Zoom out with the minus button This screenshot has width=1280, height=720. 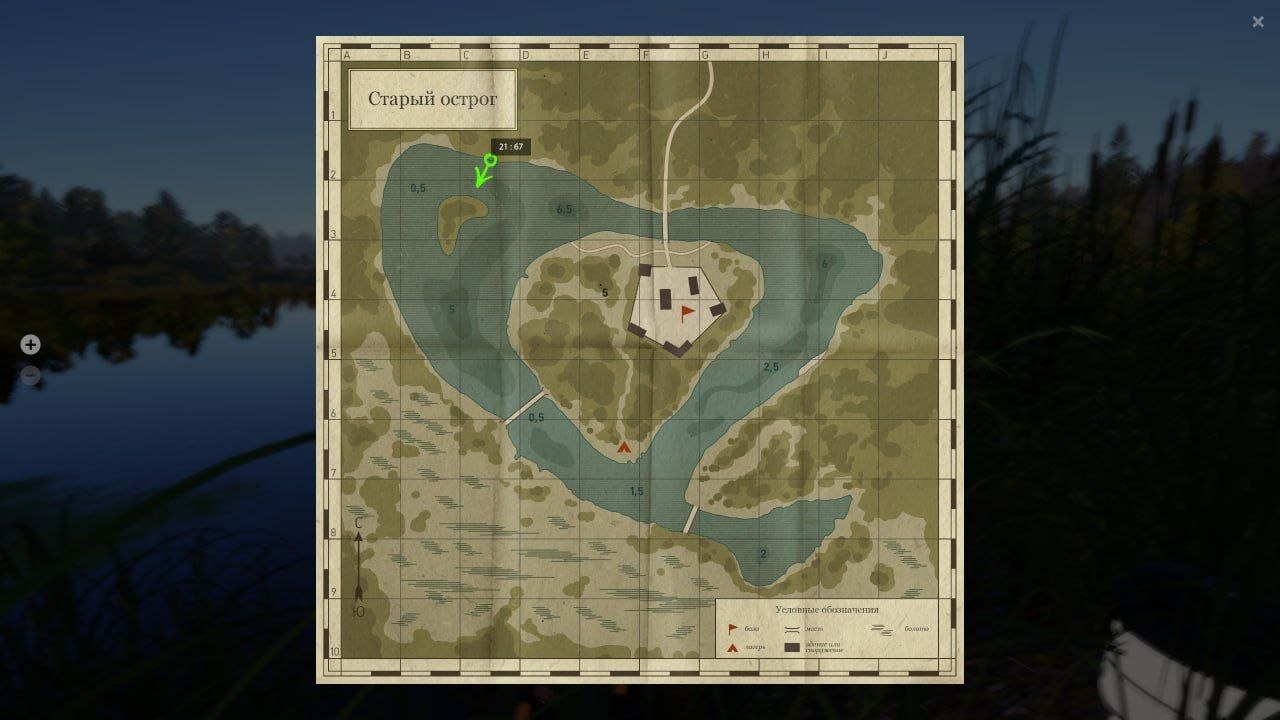pos(30,374)
